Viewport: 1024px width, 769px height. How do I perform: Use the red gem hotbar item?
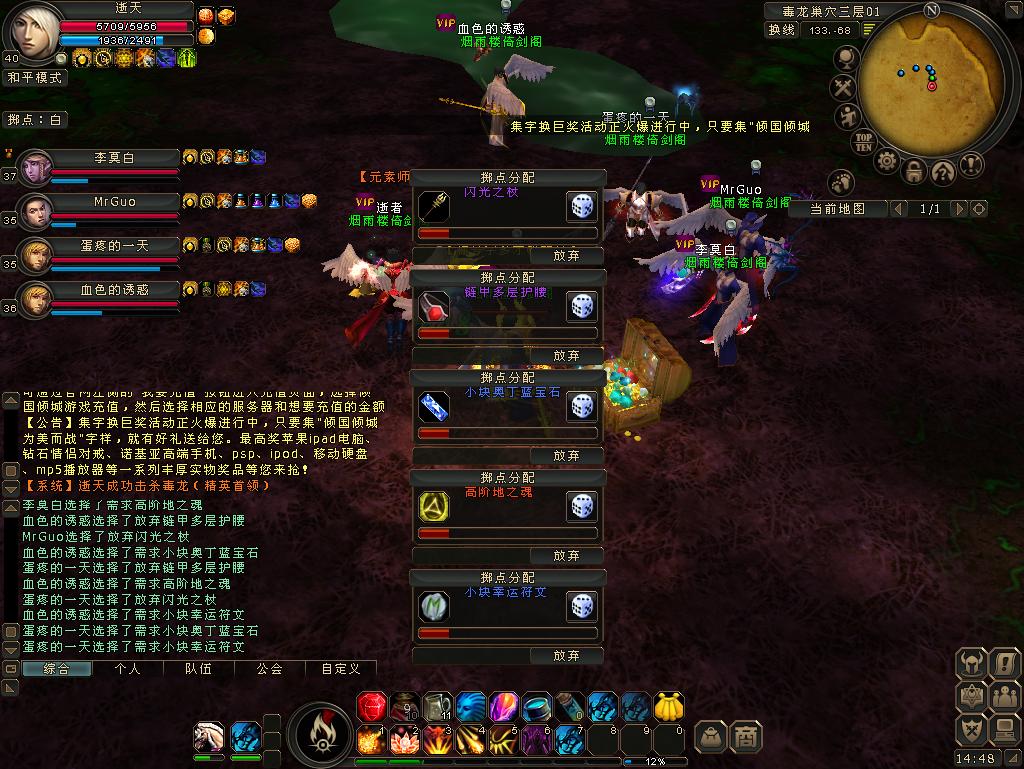(x=371, y=706)
